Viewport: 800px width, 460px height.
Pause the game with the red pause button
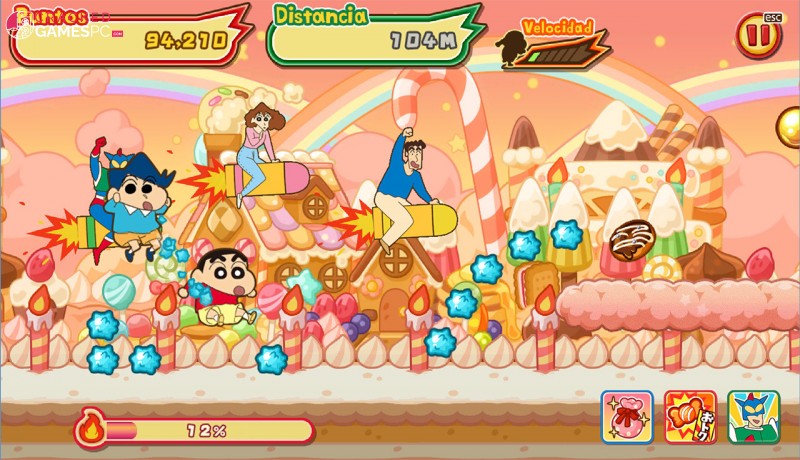coord(758,37)
